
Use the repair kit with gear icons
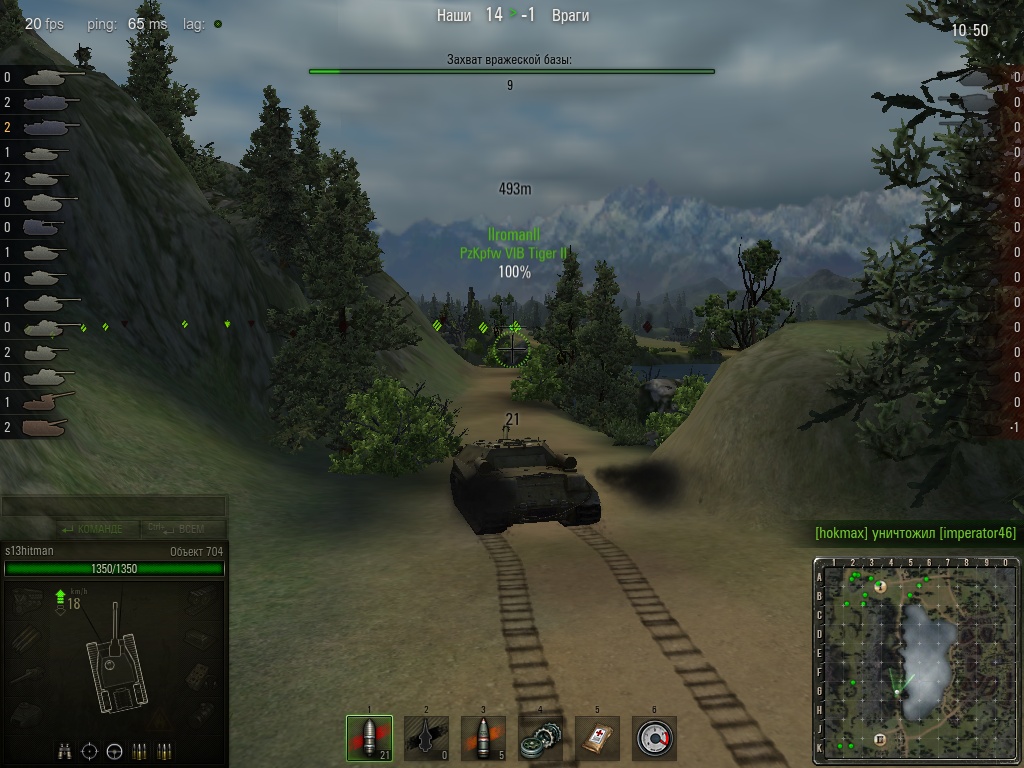click(x=540, y=739)
